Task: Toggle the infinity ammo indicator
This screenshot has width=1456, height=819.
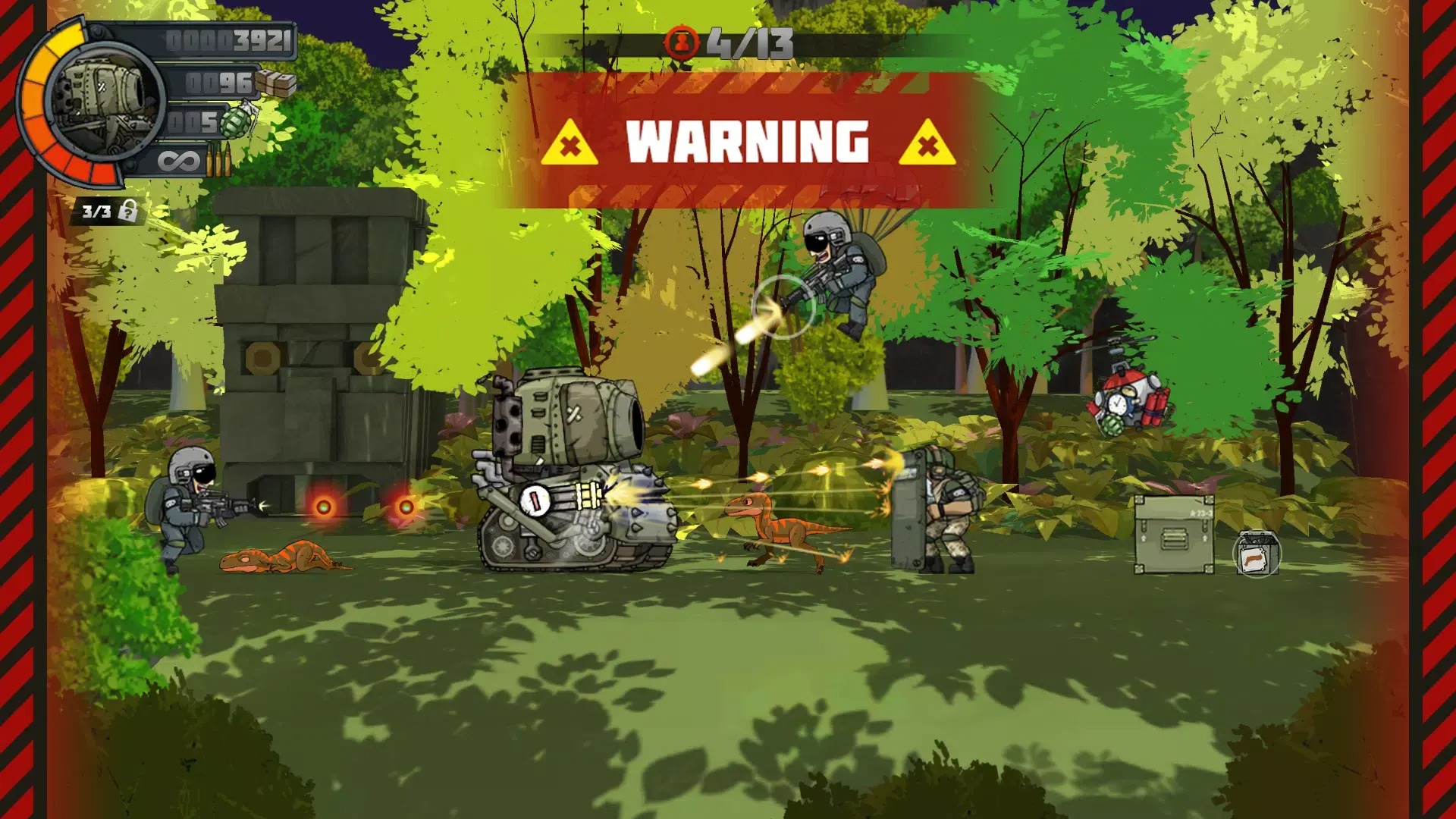Action: (177, 159)
